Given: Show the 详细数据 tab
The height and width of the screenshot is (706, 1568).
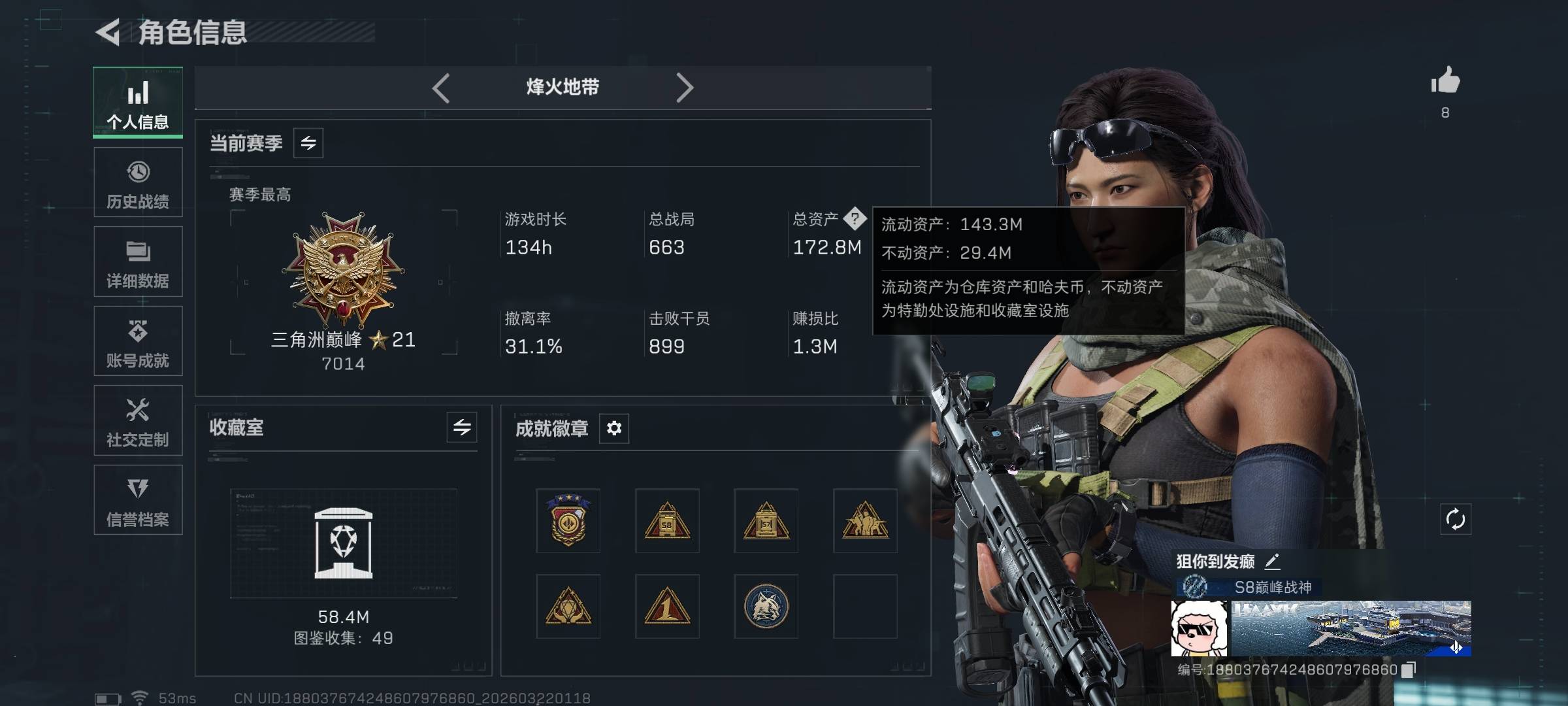Looking at the screenshot, I should click(138, 261).
